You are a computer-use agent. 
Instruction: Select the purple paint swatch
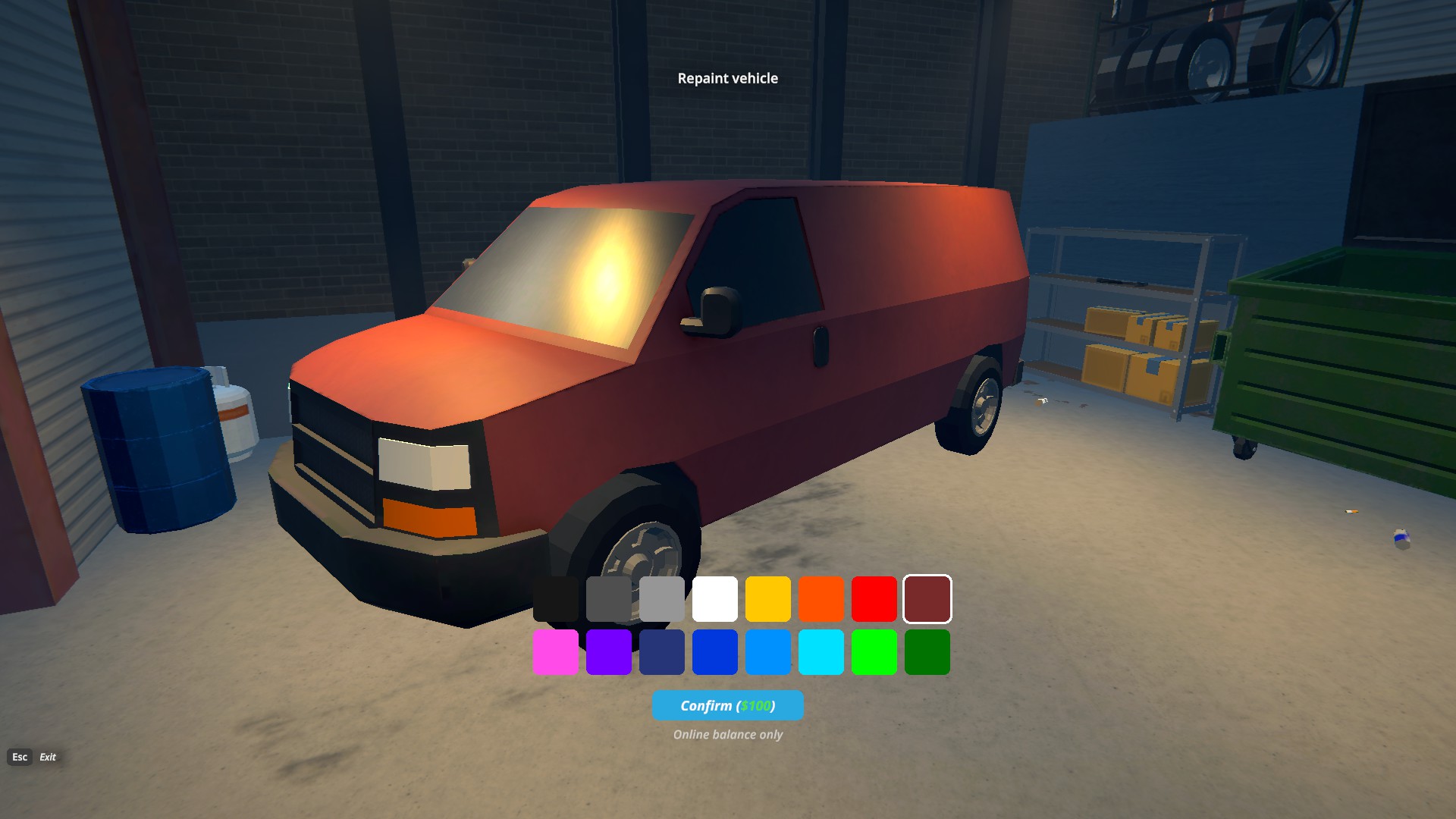tap(609, 652)
